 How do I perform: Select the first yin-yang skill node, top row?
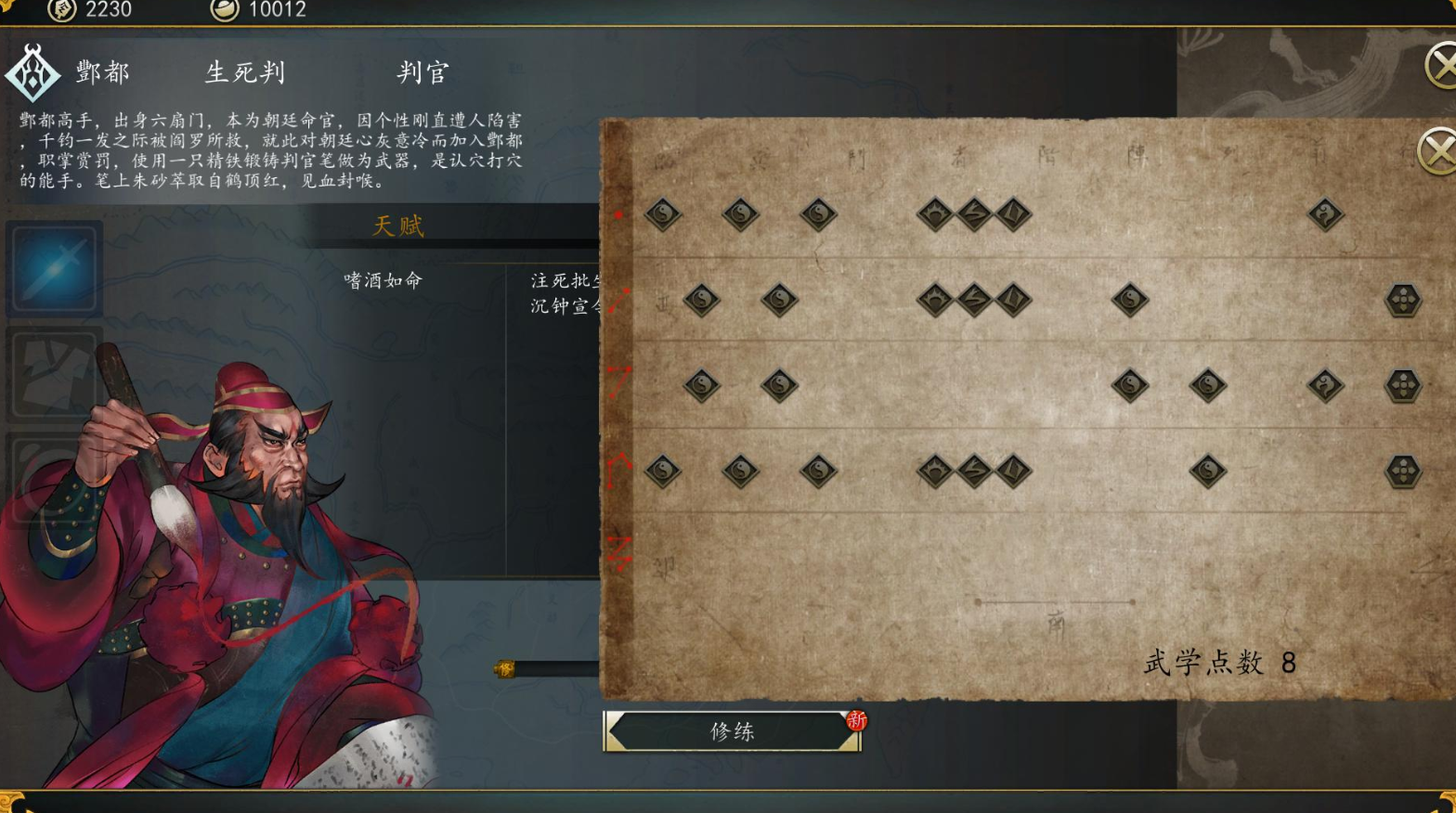tap(663, 213)
